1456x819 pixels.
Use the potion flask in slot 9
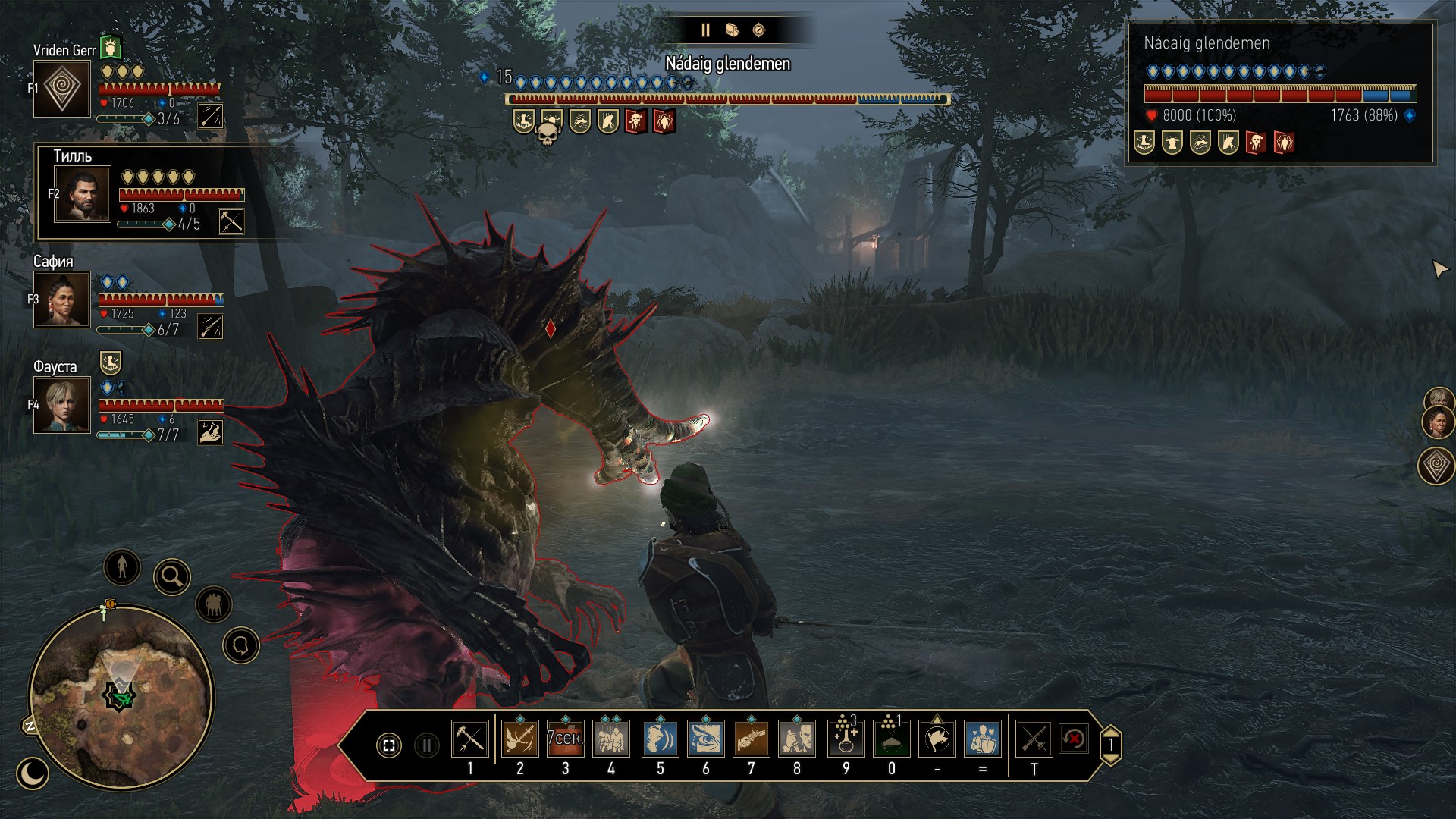[x=846, y=739]
